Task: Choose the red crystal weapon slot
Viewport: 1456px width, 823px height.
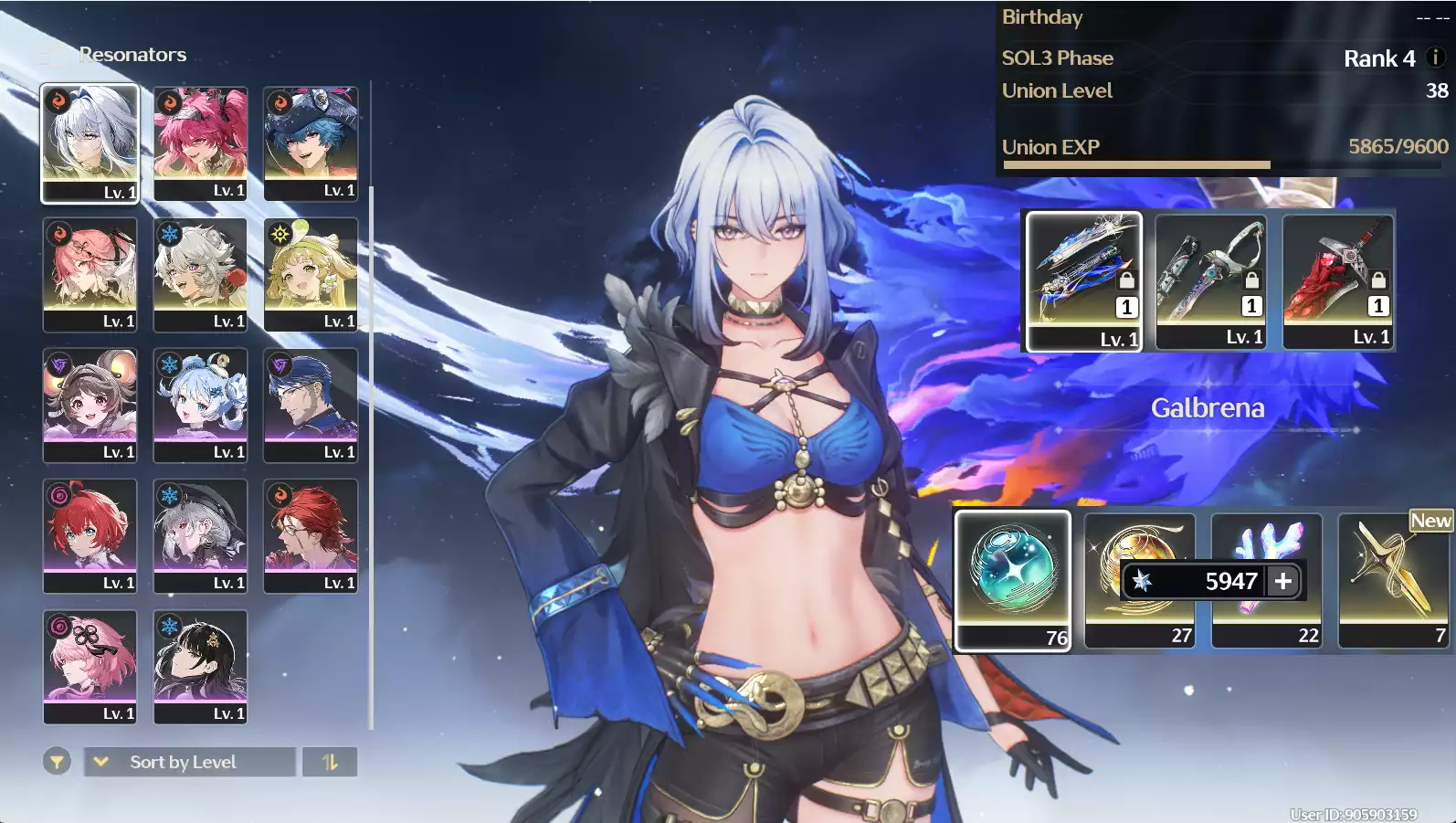Action: coord(1338,280)
